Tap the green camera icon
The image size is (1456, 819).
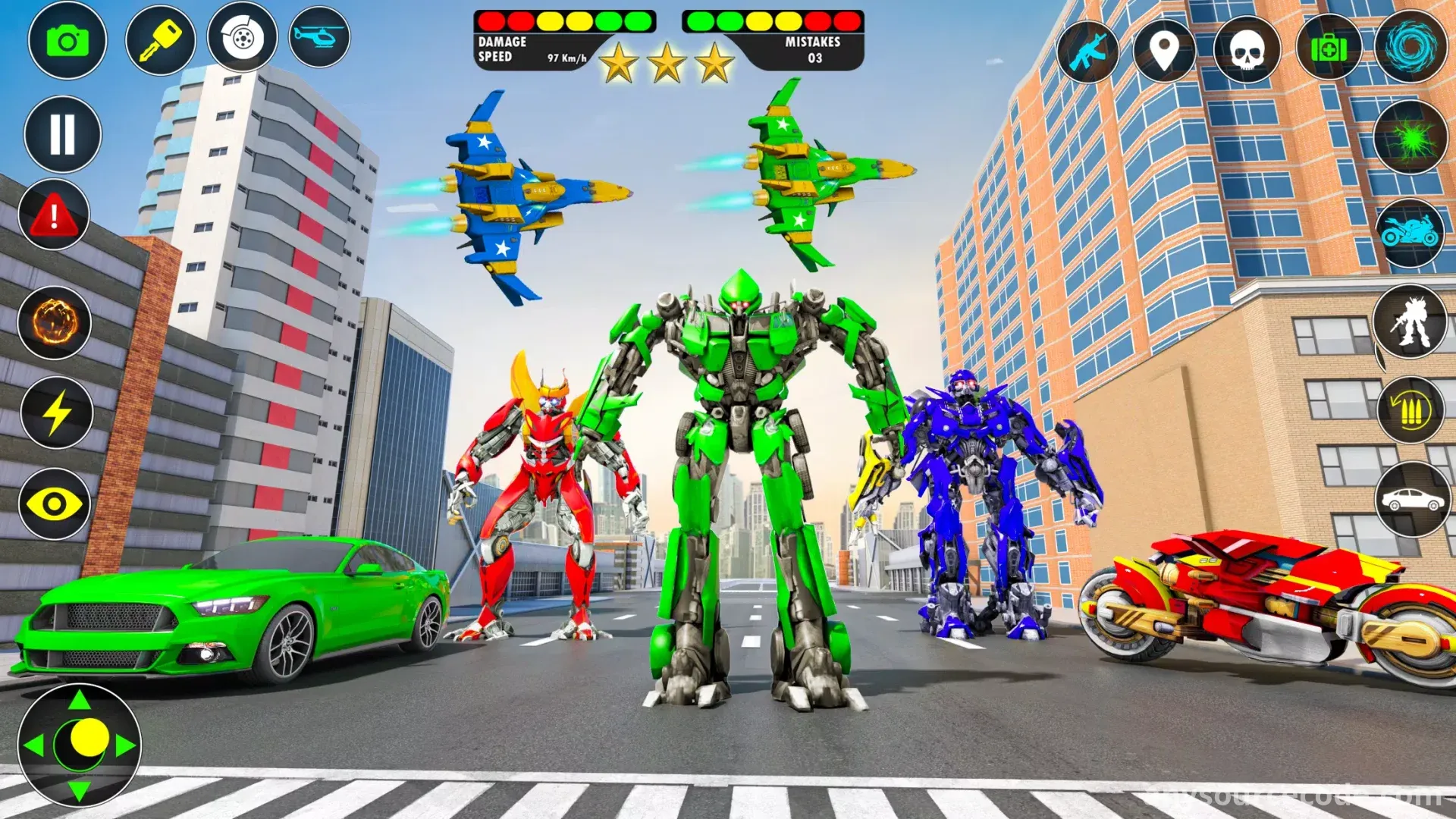pyautogui.click(x=67, y=41)
